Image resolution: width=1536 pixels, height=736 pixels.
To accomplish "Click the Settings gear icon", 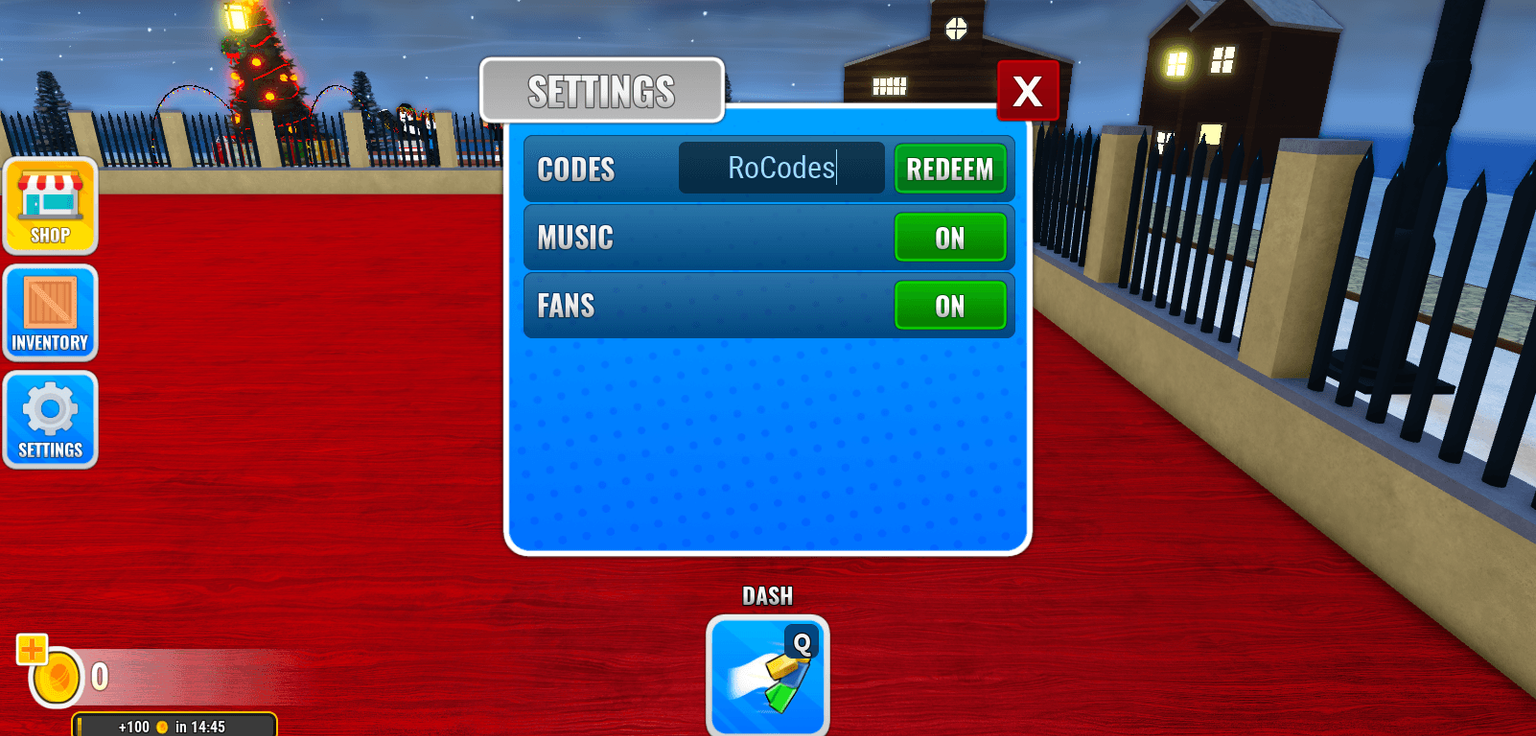I will [50, 419].
